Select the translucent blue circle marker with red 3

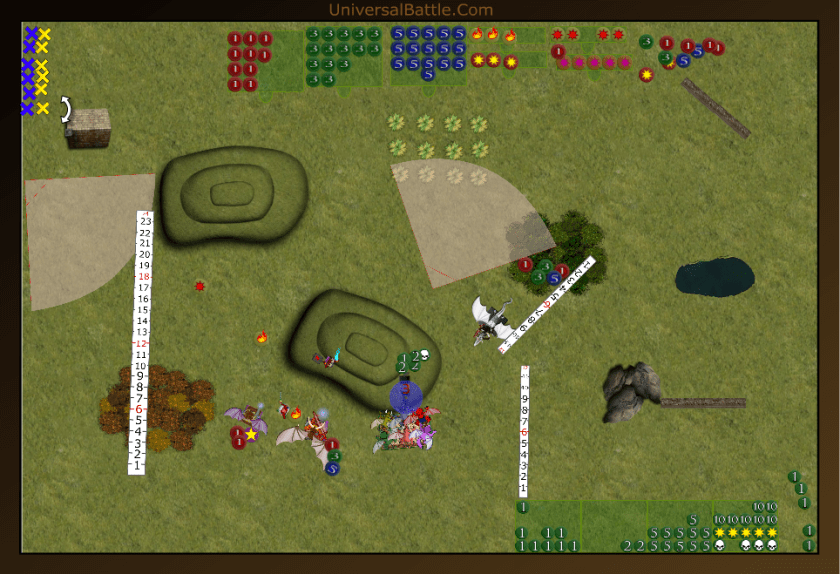(405, 397)
